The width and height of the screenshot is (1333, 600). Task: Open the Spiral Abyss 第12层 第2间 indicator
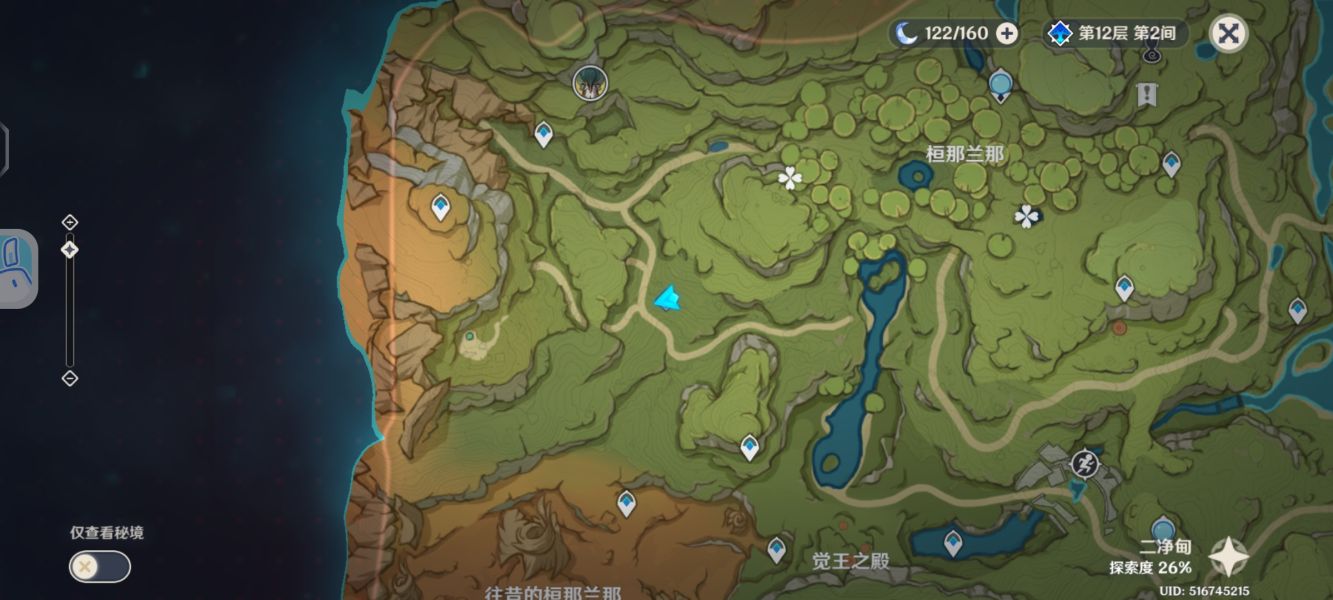click(1115, 33)
